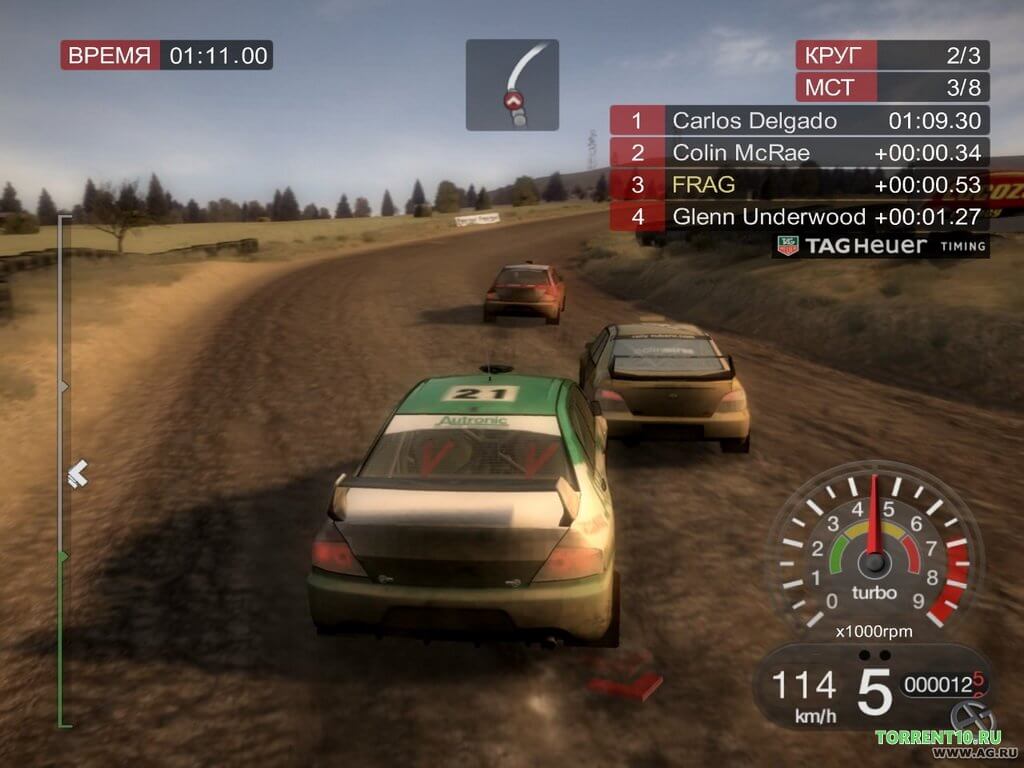Click the TAG Heuer Timing logo
The height and width of the screenshot is (768, 1024).
click(x=881, y=246)
